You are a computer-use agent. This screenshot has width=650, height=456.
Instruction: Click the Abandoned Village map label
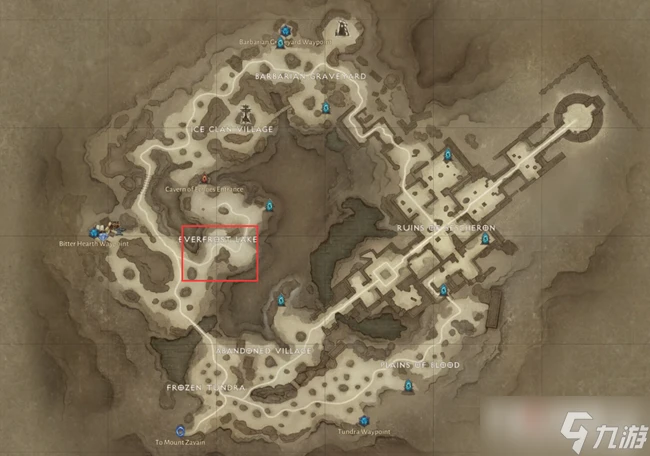point(263,351)
